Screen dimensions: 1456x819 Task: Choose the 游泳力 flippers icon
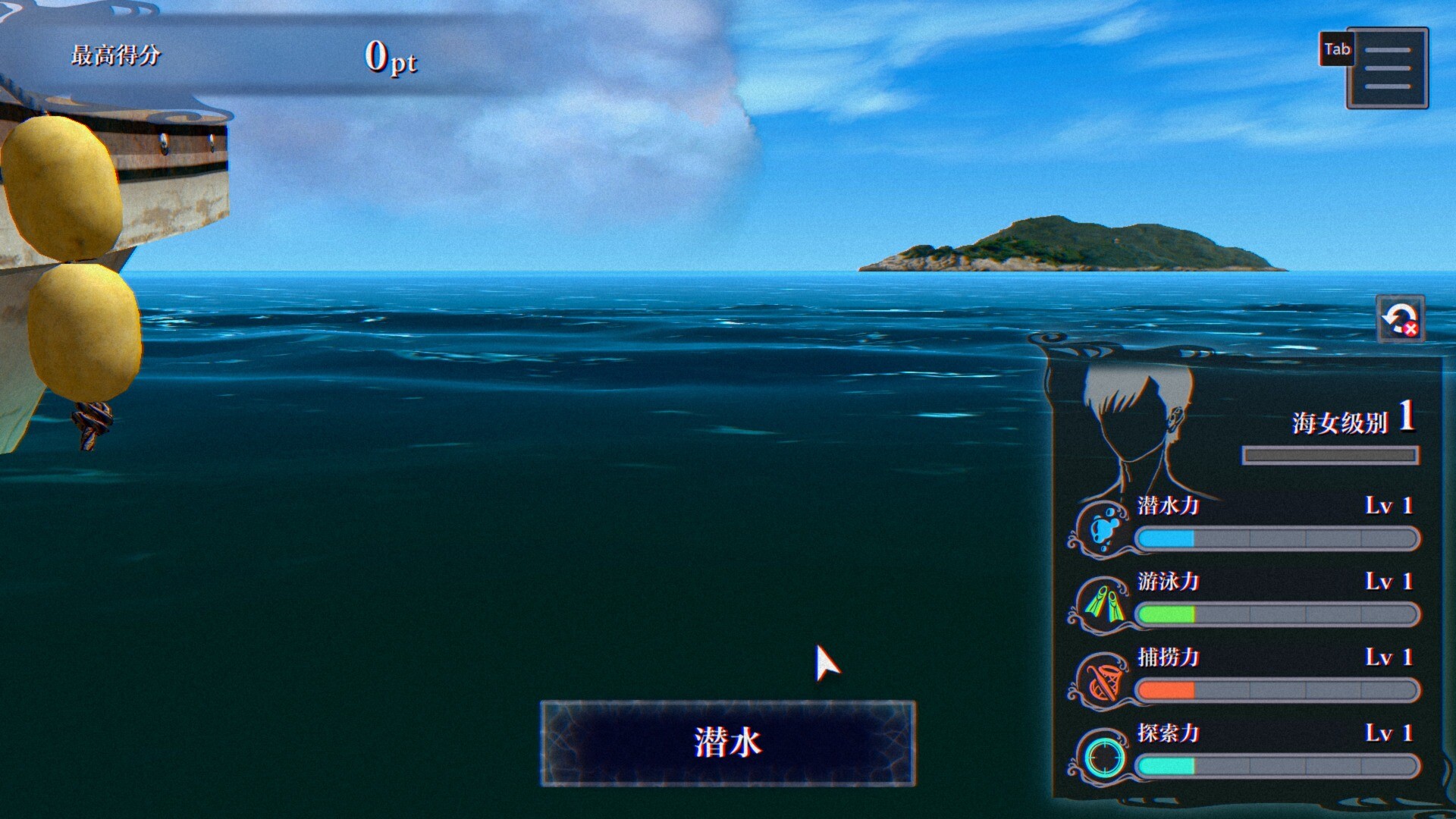pyautogui.click(x=1103, y=604)
